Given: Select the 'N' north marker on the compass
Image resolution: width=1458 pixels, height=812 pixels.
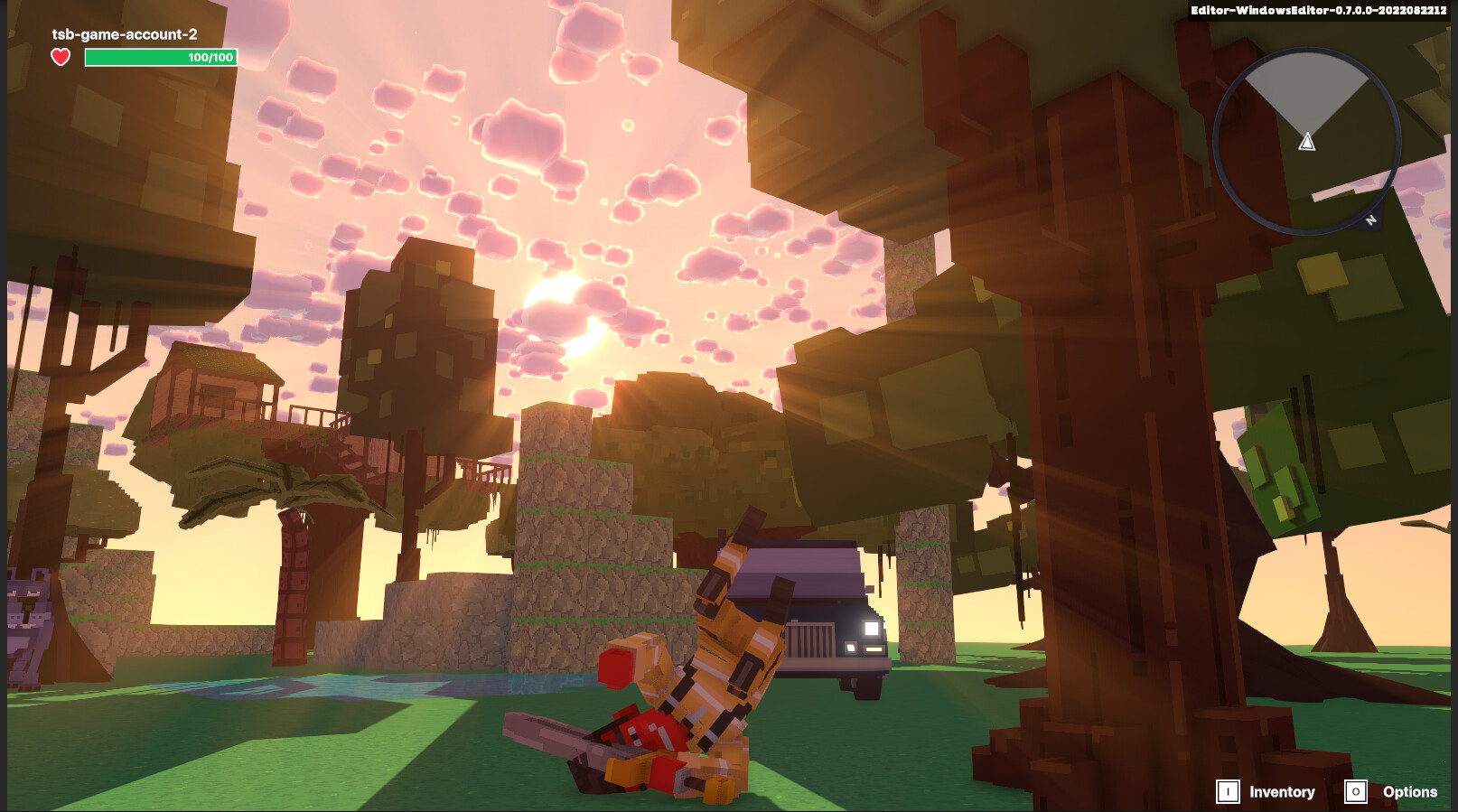Looking at the screenshot, I should click(x=1369, y=219).
